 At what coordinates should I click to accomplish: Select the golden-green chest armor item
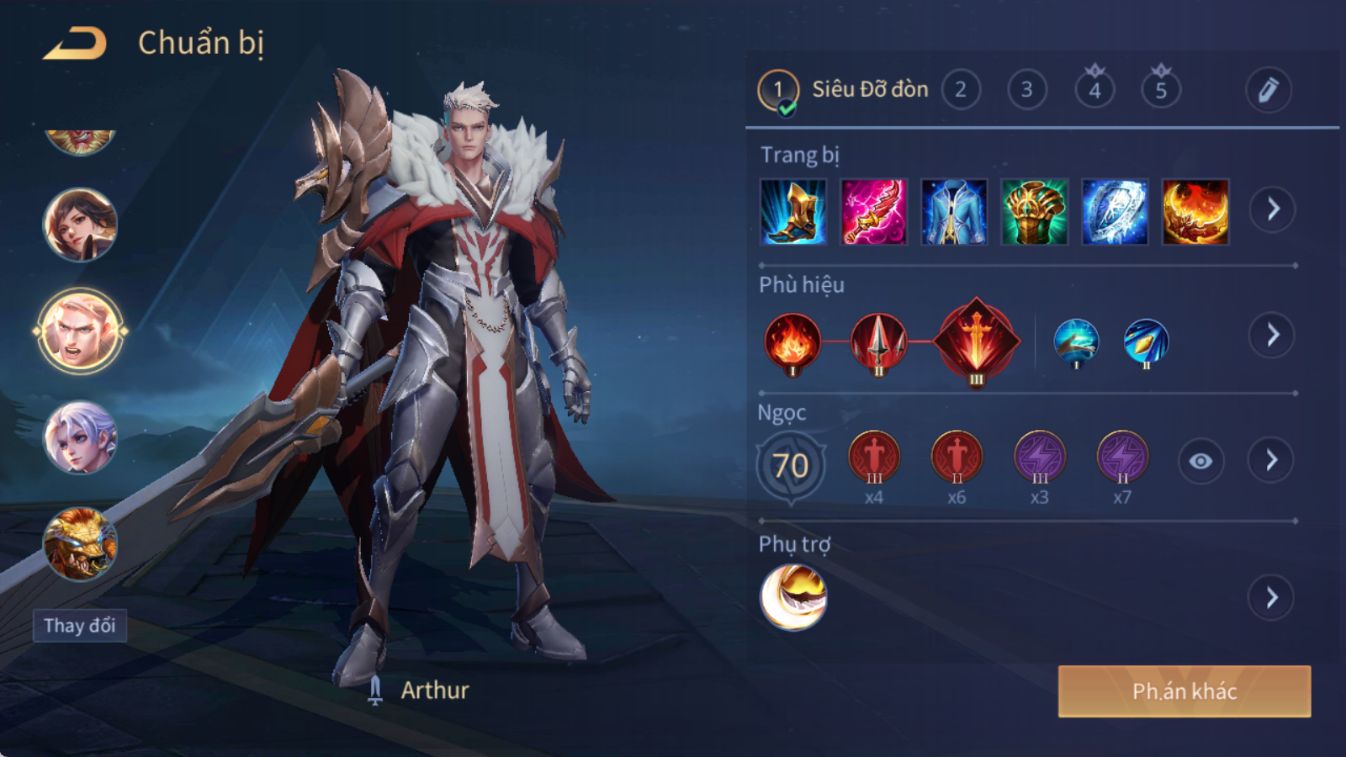pyautogui.click(x=1034, y=212)
